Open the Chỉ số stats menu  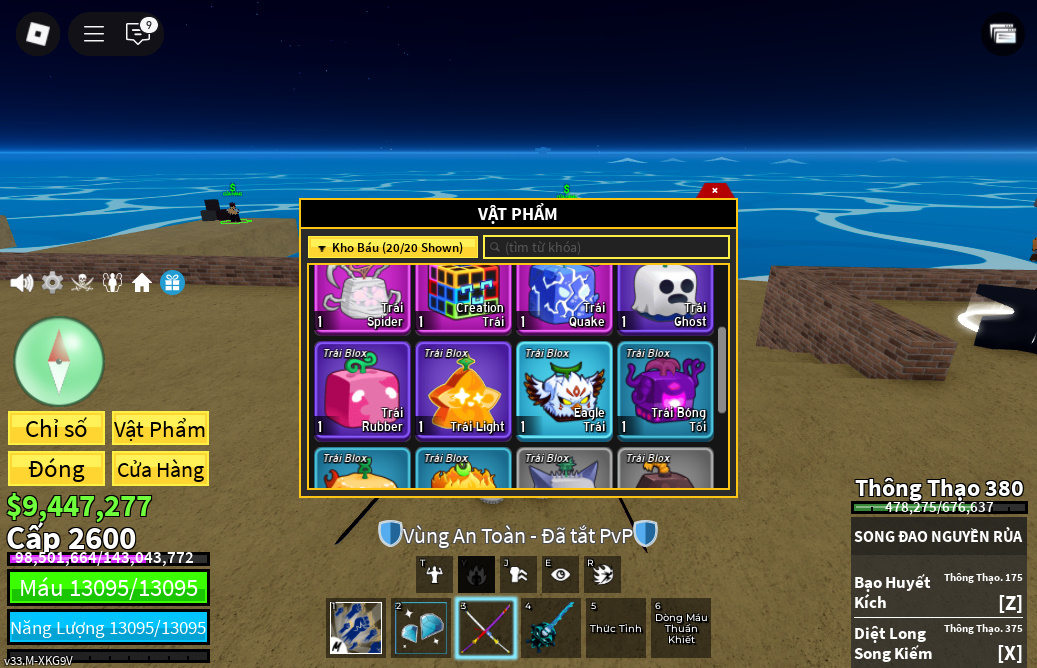tap(56, 429)
